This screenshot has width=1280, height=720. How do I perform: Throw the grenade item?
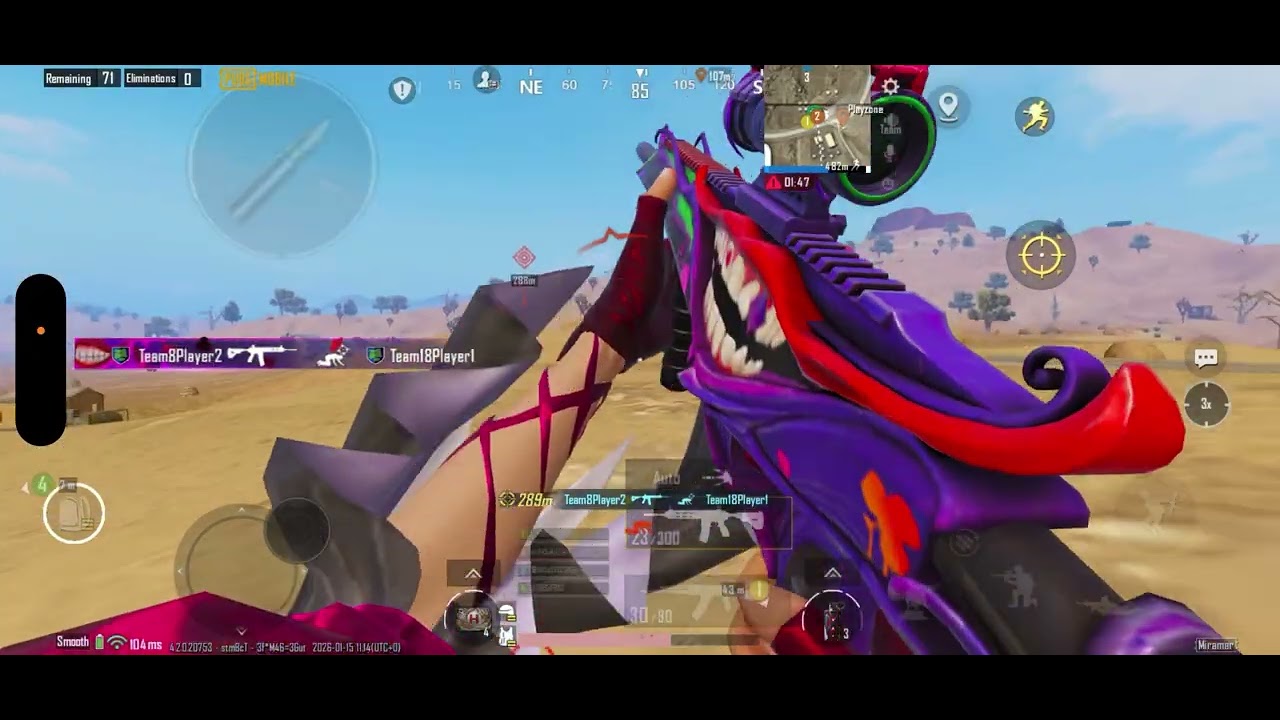point(832,618)
